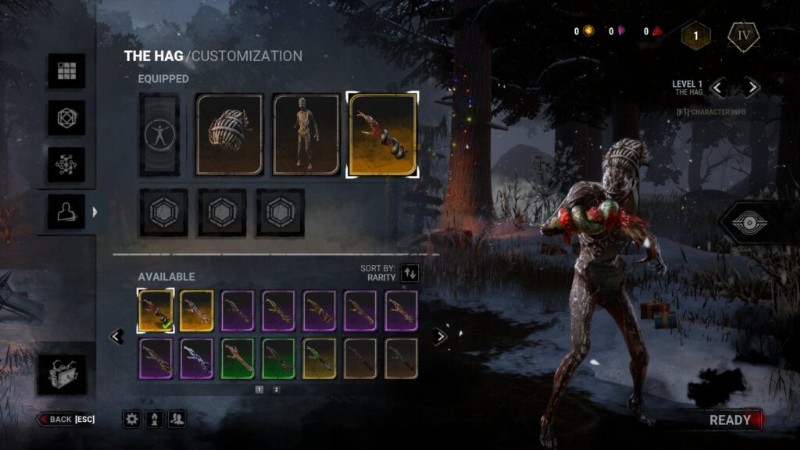
Task: Open the friends icon in the bottom bar
Action: [177, 420]
